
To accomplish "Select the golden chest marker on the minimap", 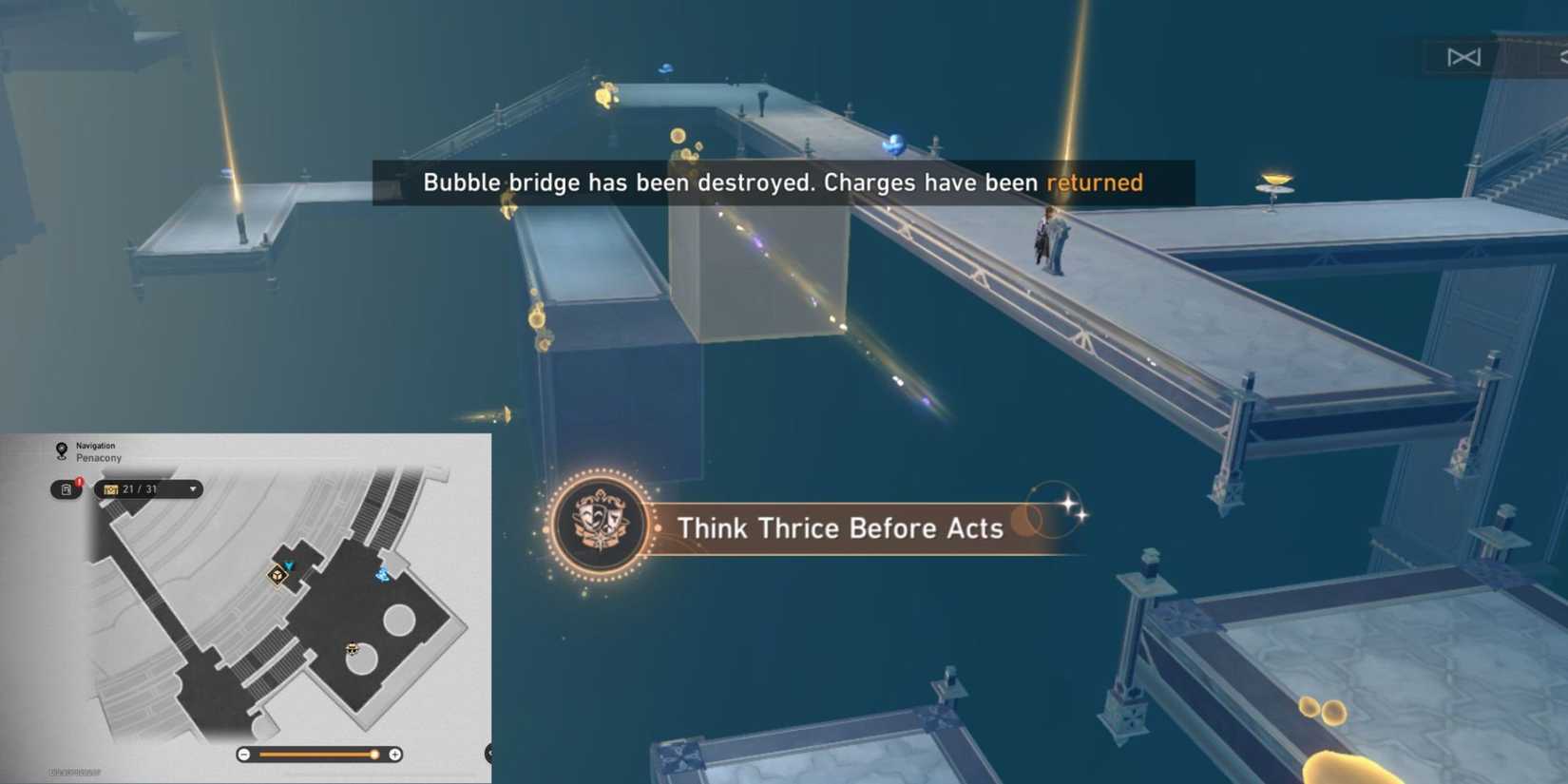I will click(x=277, y=575).
